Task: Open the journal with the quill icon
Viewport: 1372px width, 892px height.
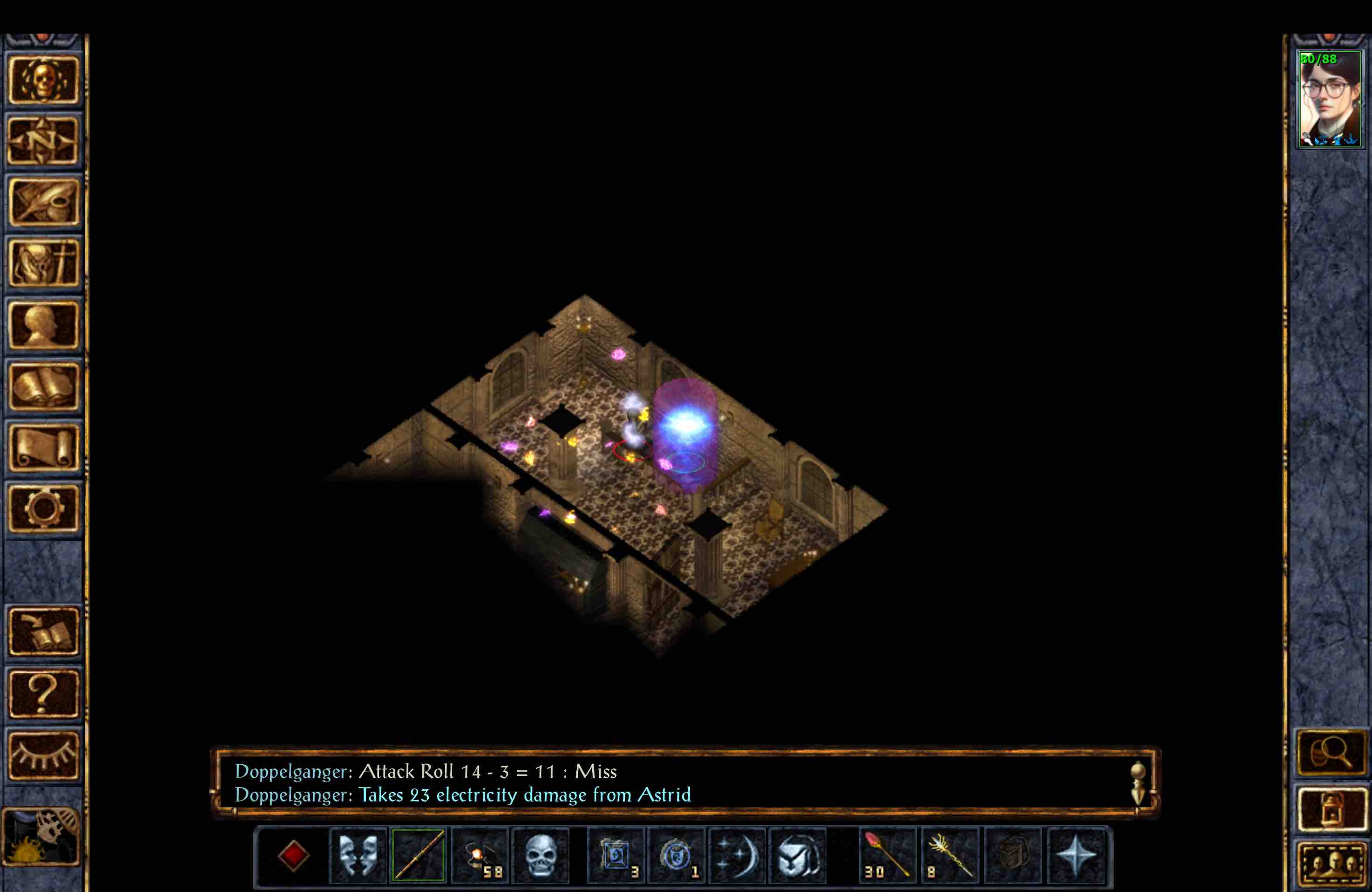Action: click(x=45, y=202)
